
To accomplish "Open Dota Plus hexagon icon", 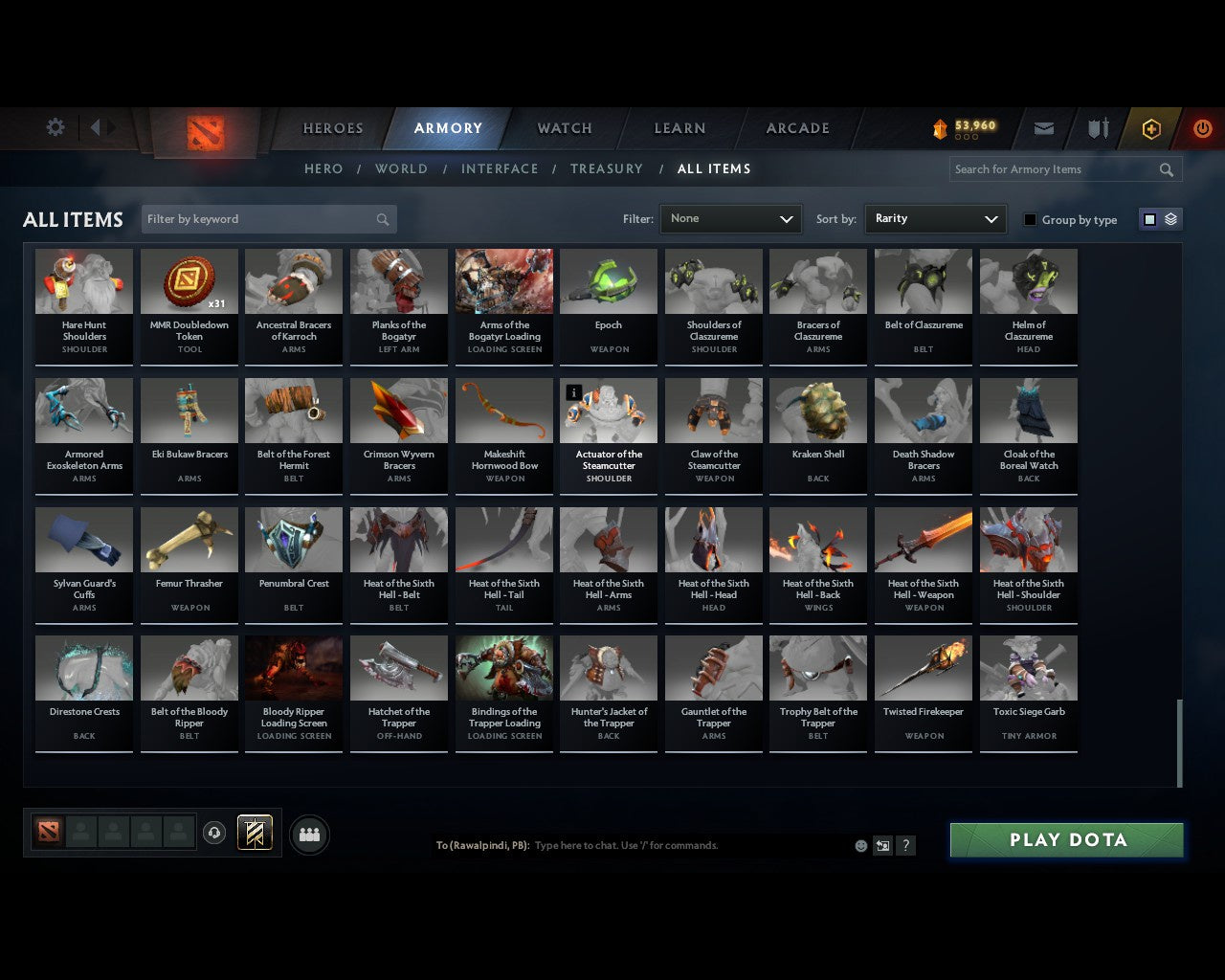I will 1150,128.
